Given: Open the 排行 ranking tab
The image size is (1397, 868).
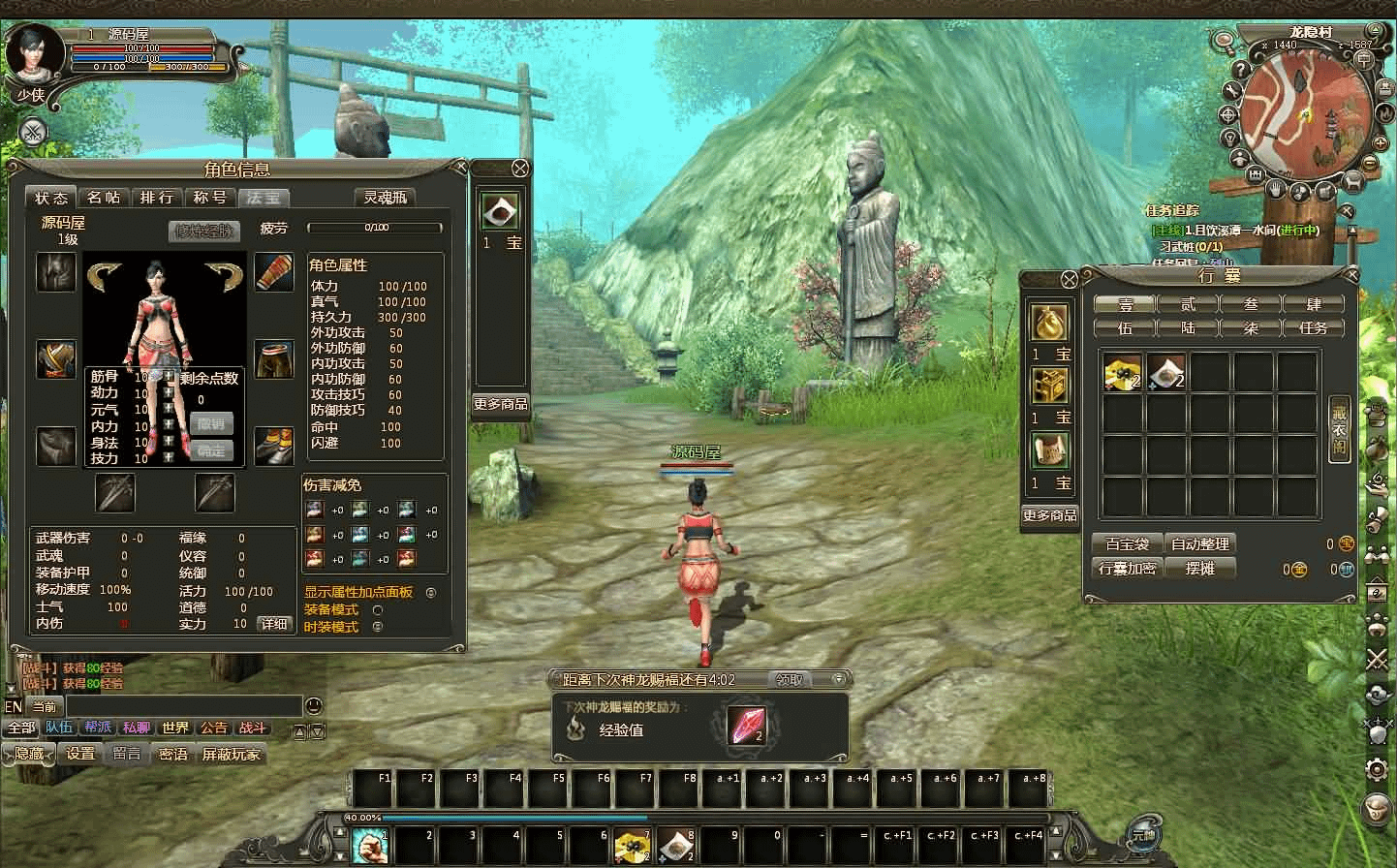Looking at the screenshot, I should tap(156, 198).
